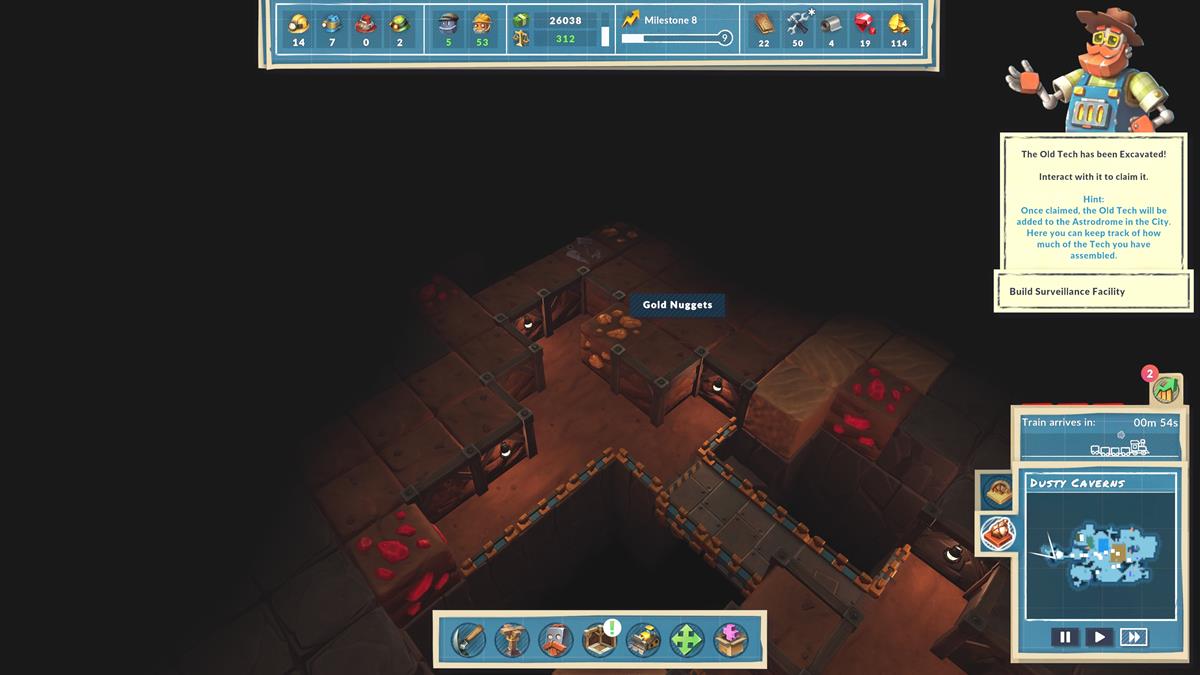Select the gold nuggets resource icon
Viewport: 1200px width, 675px height.
[x=899, y=24]
